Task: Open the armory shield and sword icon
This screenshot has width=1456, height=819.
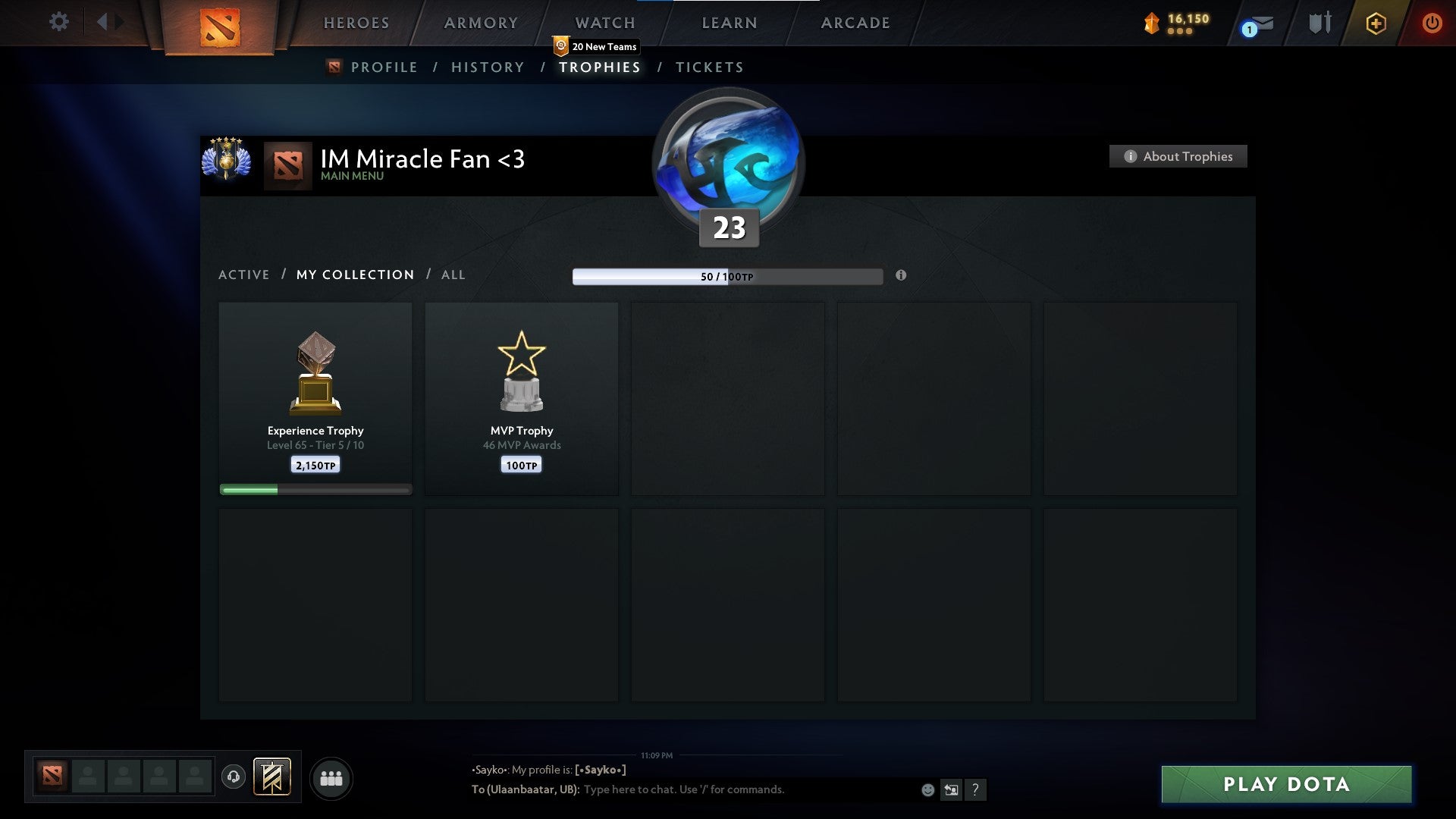Action: (1319, 22)
